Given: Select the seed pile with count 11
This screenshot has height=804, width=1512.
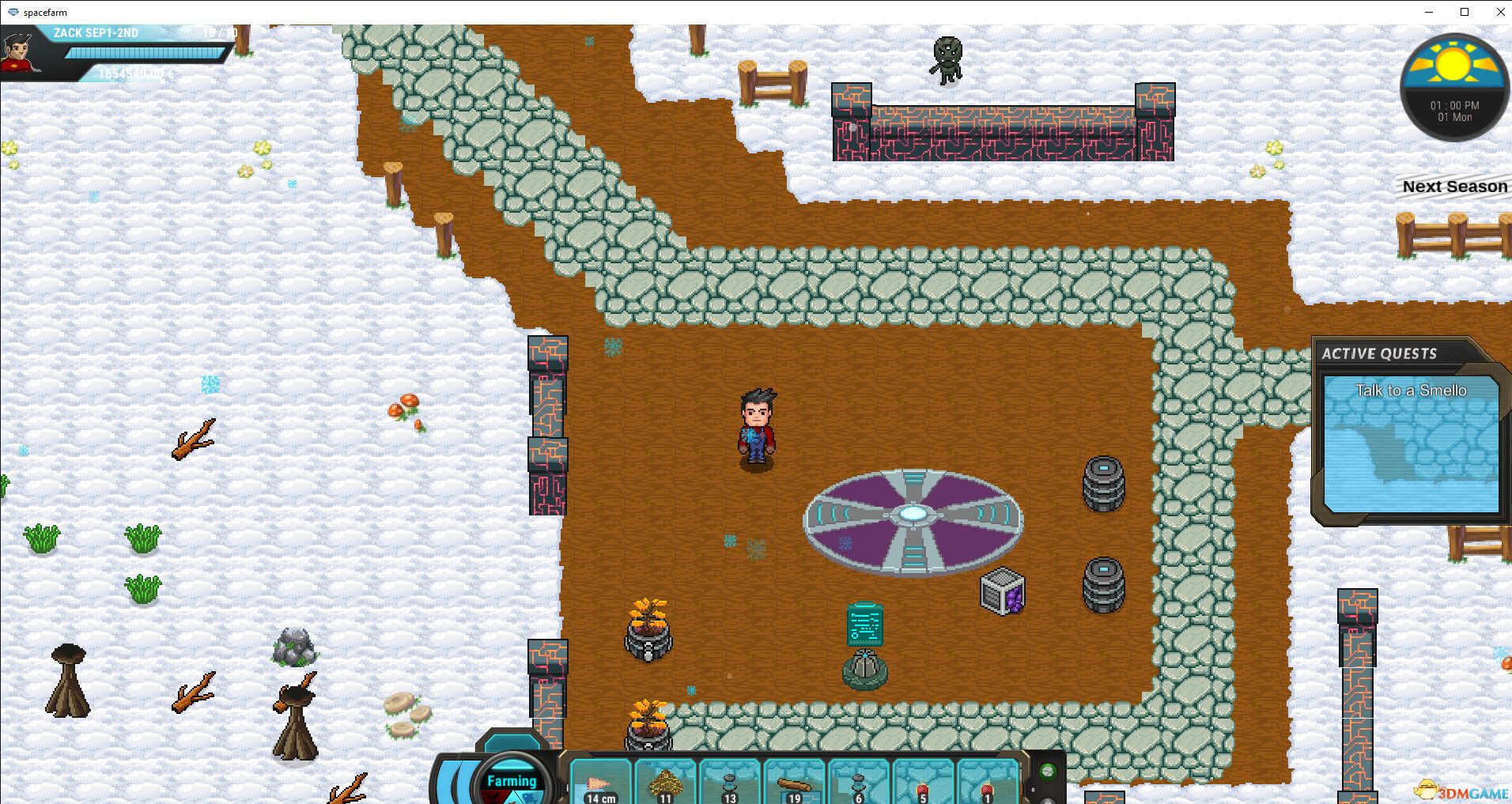Looking at the screenshot, I should pyautogui.click(x=664, y=779).
